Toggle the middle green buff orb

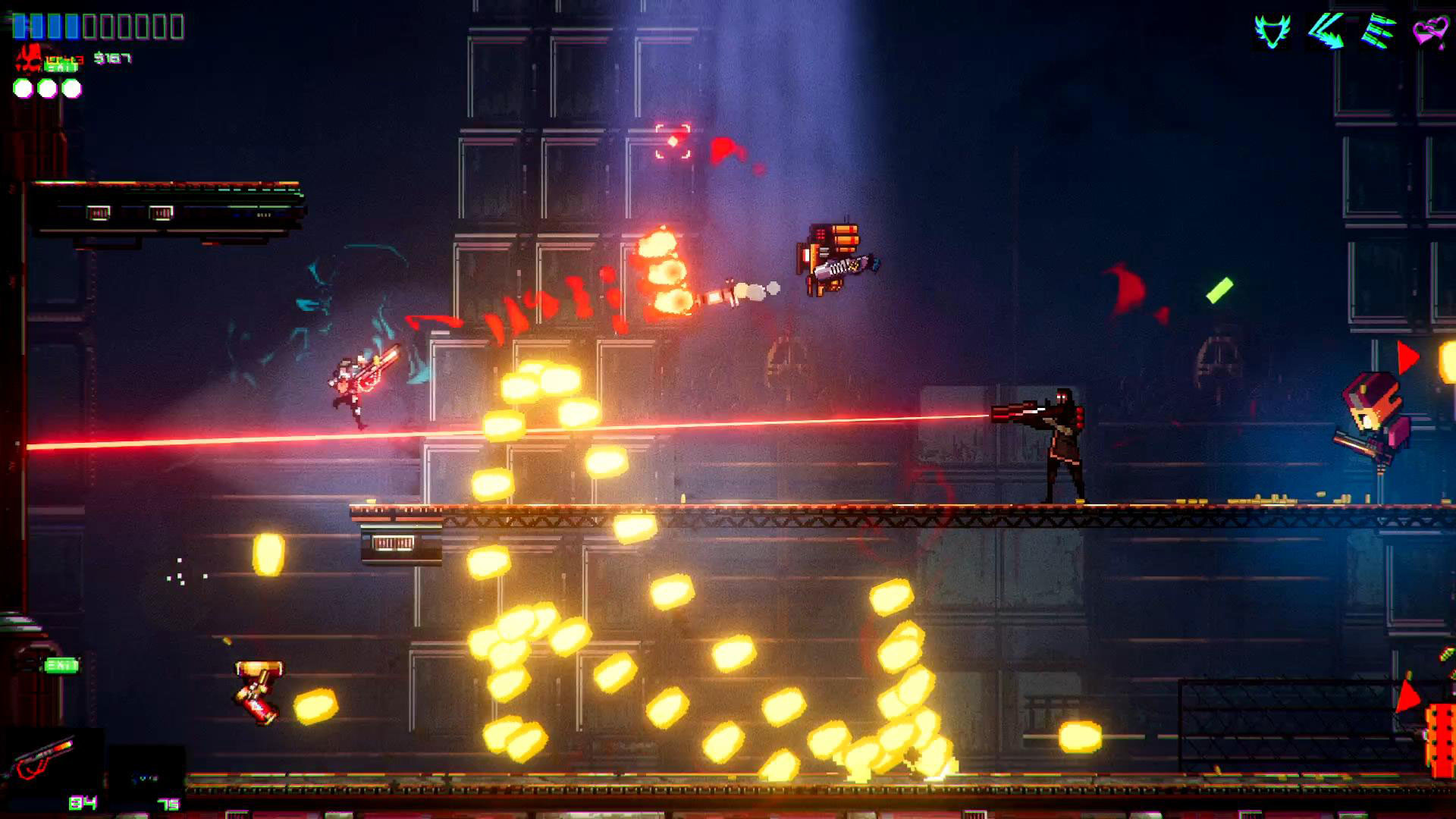(47, 88)
